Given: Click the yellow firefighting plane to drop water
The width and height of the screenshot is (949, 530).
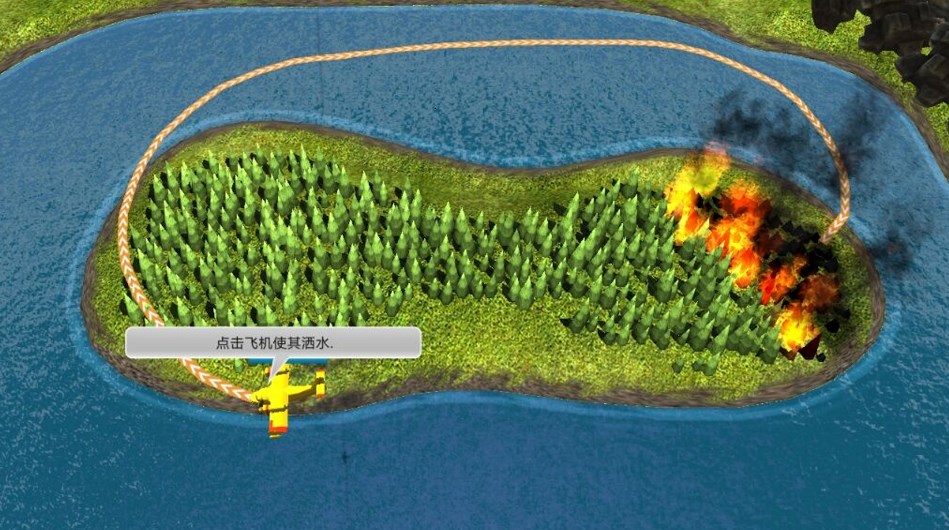Looking at the screenshot, I should (284, 396).
